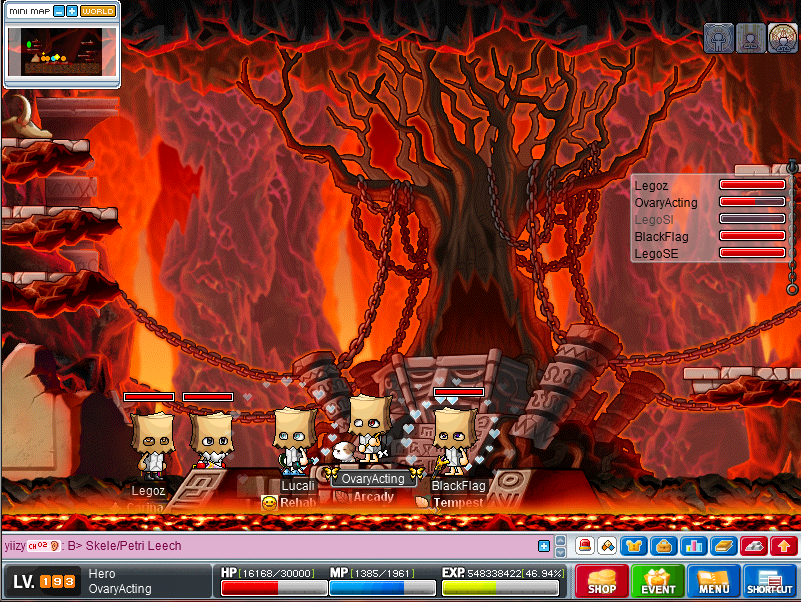
Task: Click the minimap plus button
Action: click(x=72, y=11)
